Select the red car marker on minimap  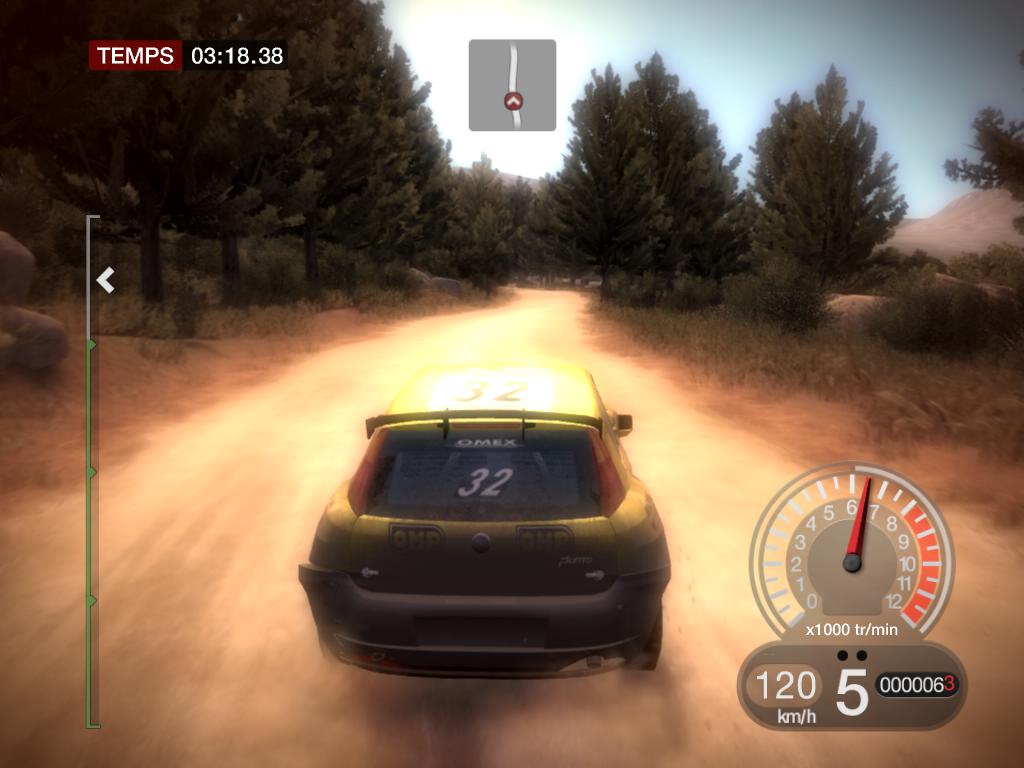click(x=514, y=100)
